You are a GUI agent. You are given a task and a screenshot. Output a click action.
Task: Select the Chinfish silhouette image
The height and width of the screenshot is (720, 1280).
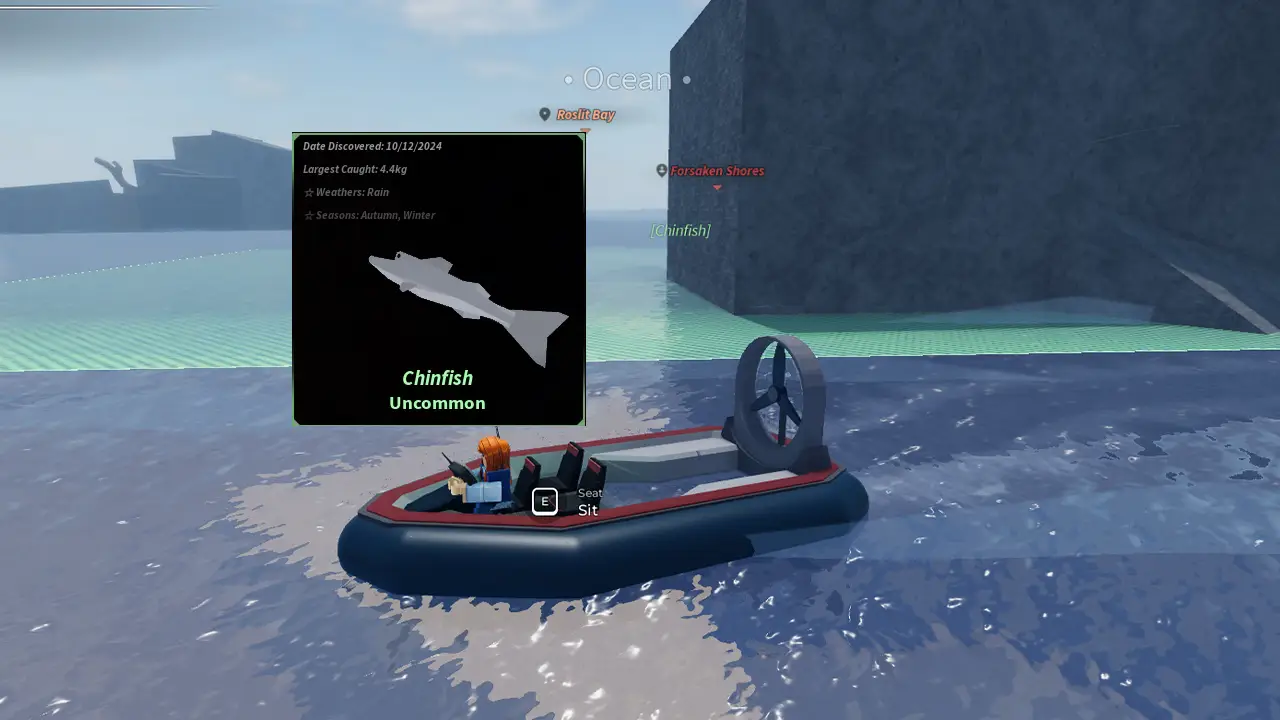[460, 300]
